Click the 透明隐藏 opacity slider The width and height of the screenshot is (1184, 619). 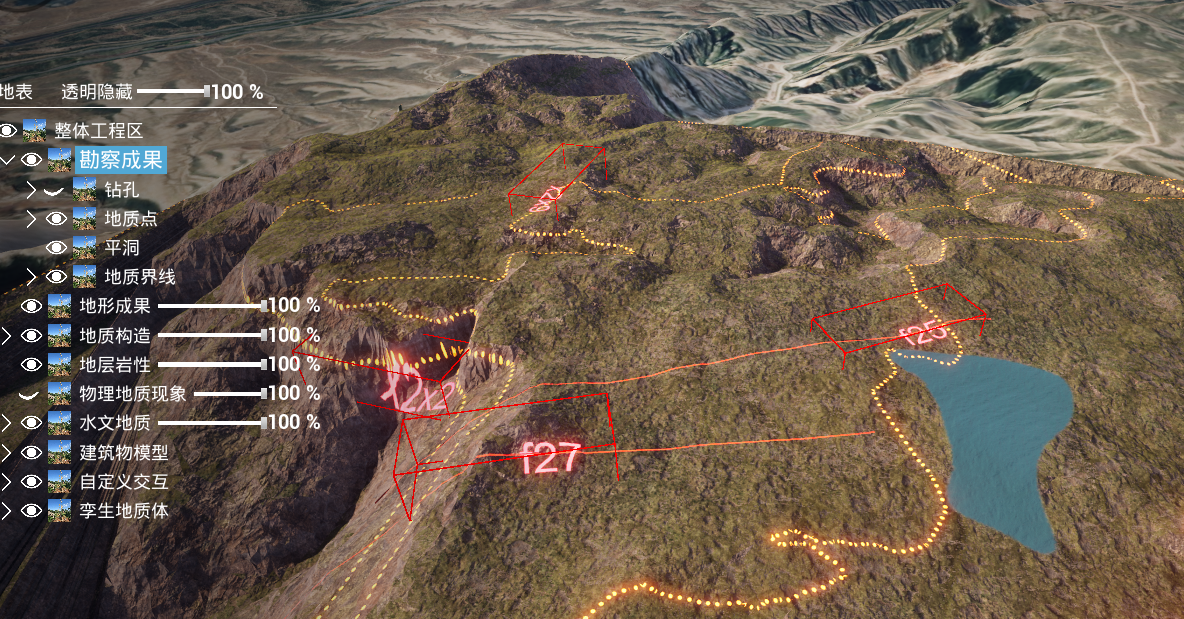click(172, 92)
